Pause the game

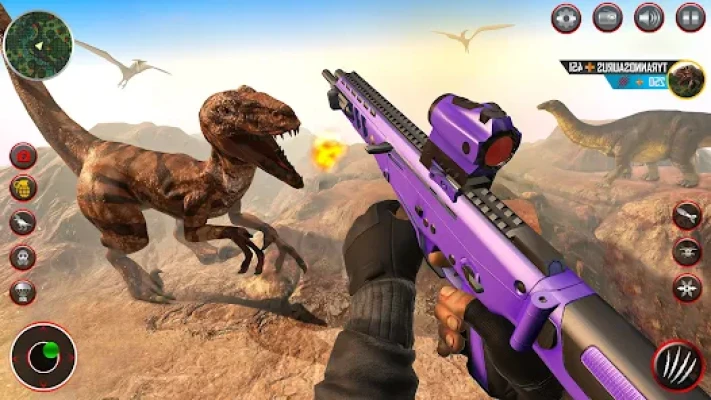690,17
